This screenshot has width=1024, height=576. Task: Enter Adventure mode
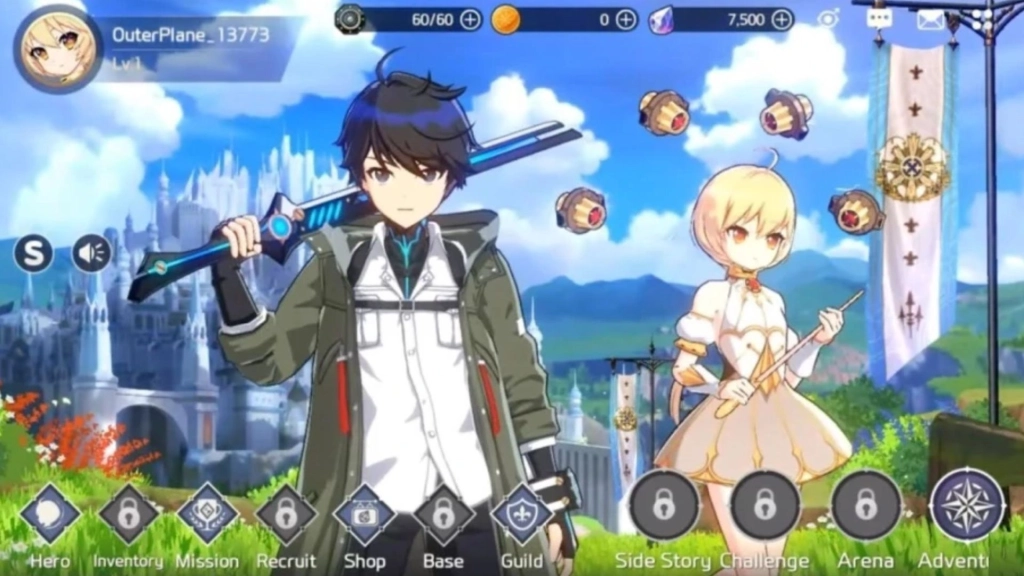click(x=967, y=505)
